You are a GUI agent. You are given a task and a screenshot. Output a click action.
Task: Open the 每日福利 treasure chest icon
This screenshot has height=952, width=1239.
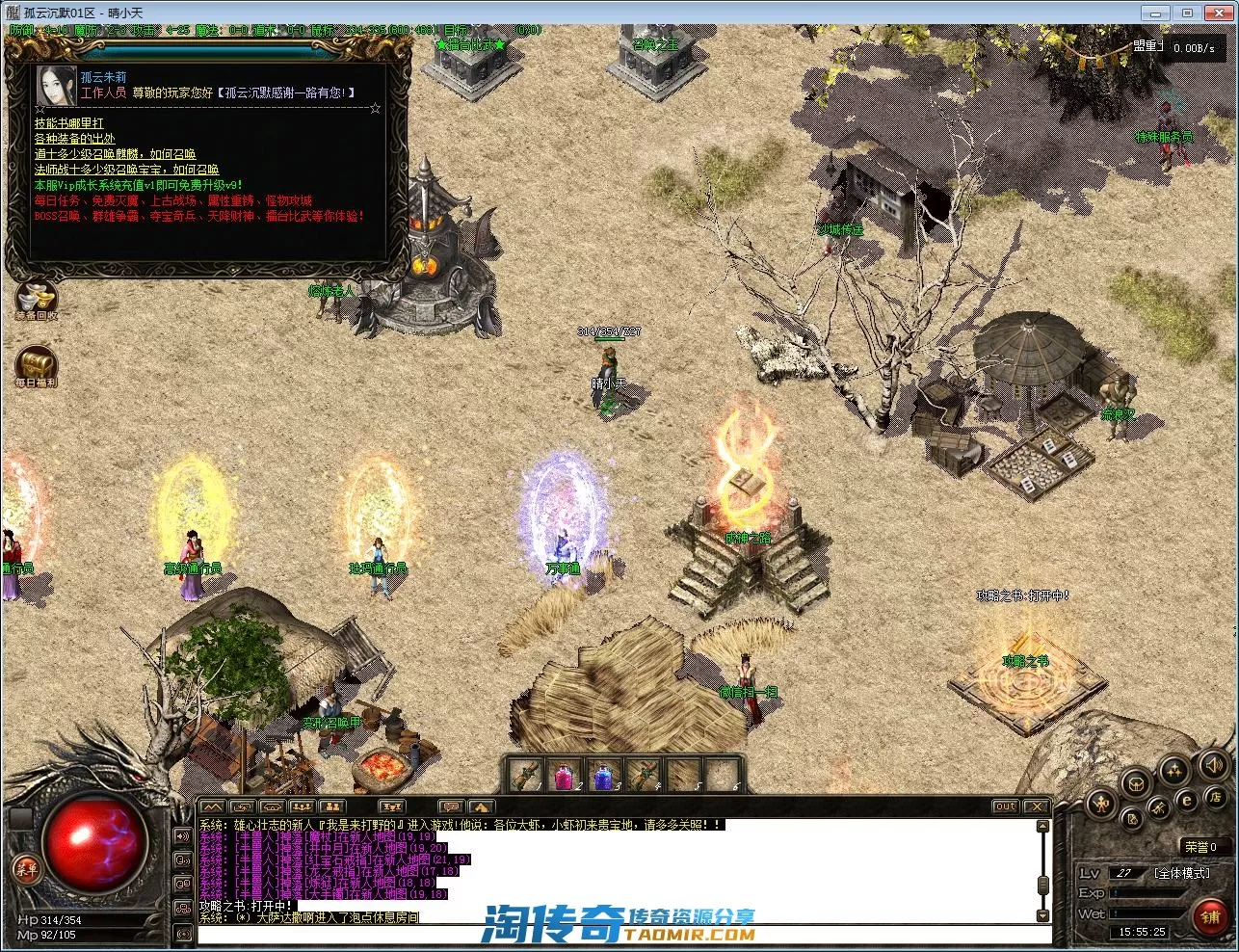(37, 366)
